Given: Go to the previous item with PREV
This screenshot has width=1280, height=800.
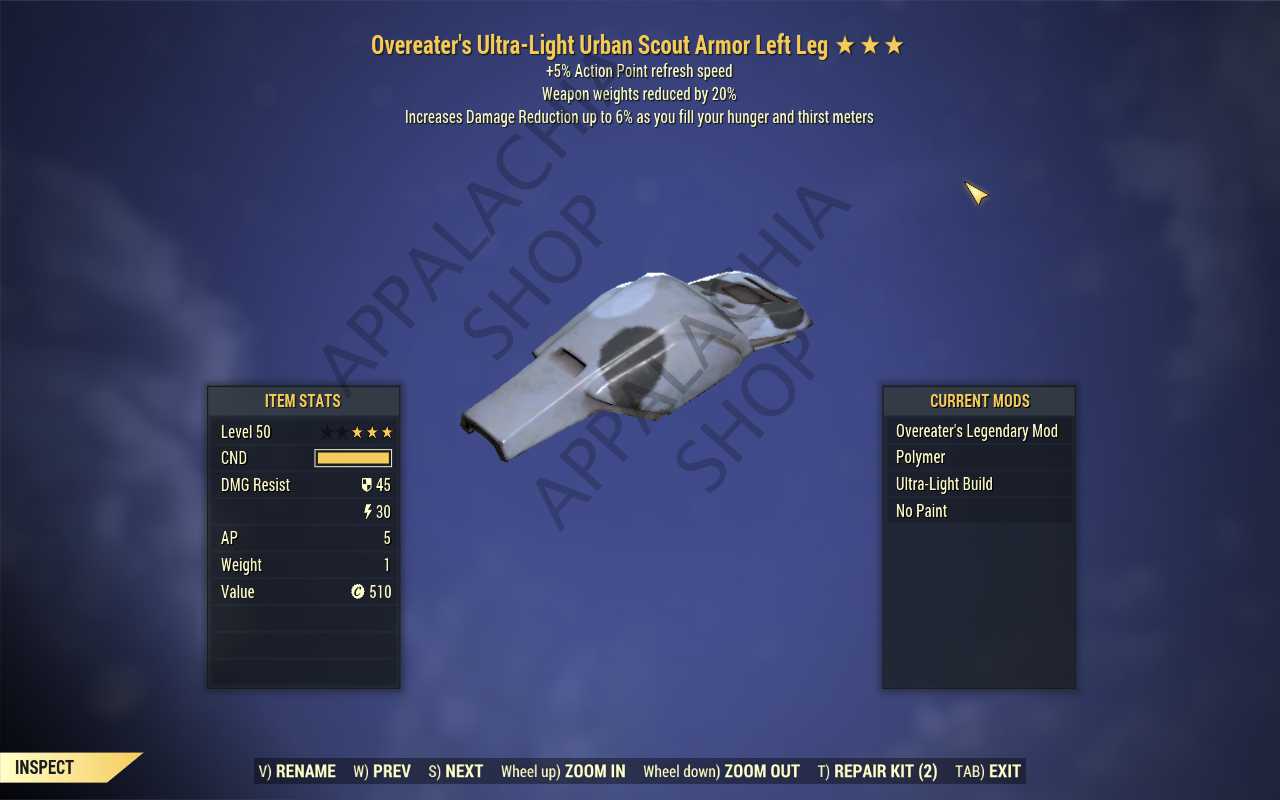Looking at the screenshot, I should click(x=382, y=771).
